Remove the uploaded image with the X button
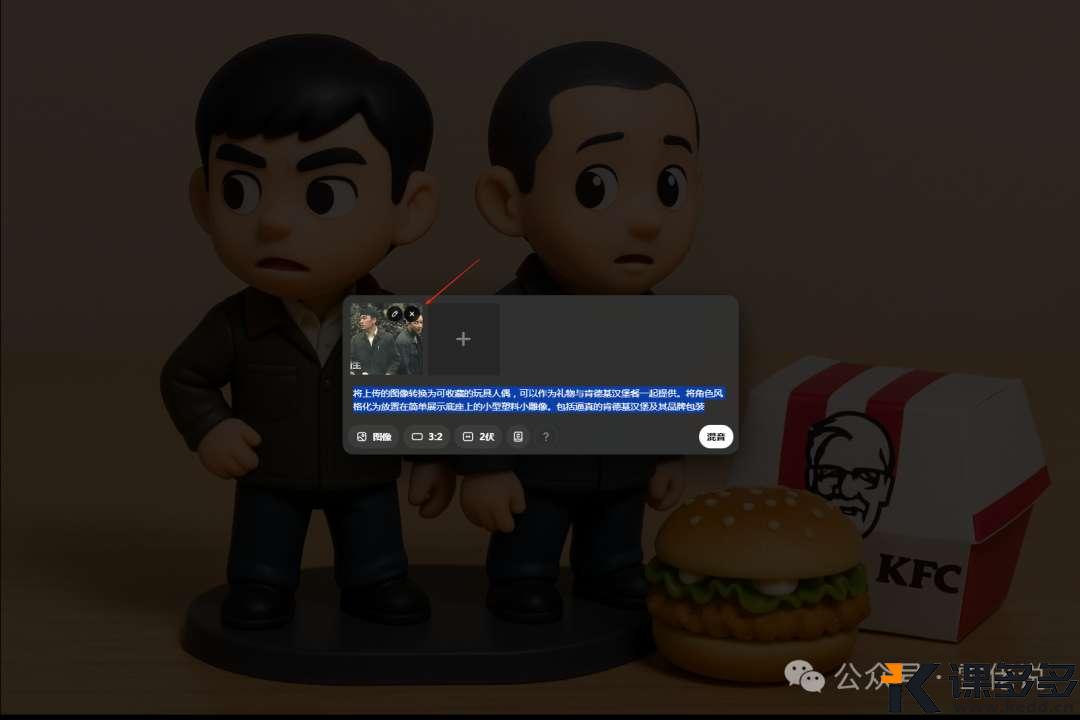This screenshot has width=1080, height=720. tap(412, 314)
